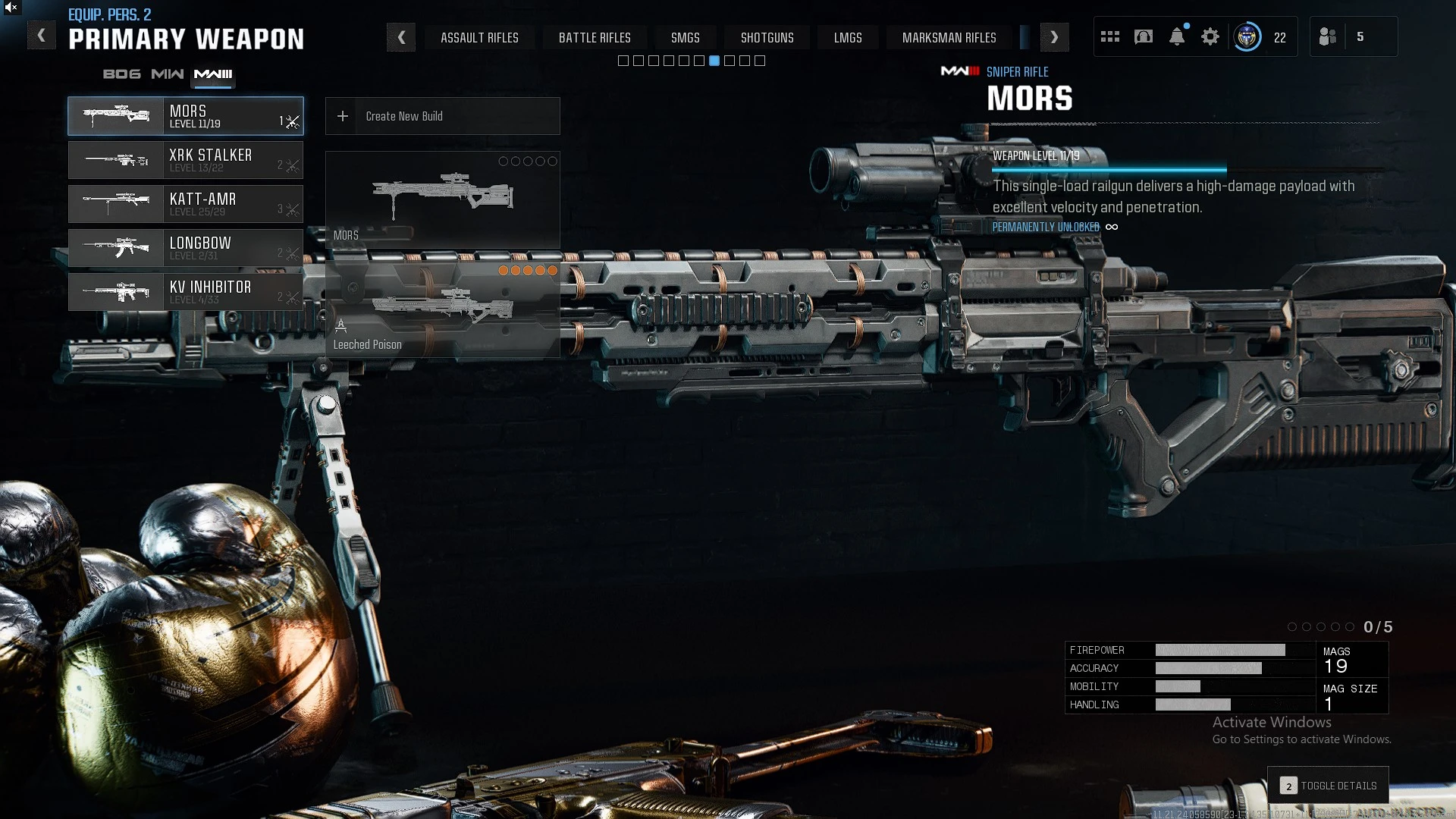The height and width of the screenshot is (819, 1456).
Task: Select the SMGs weapon tab
Action: [685, 38]
